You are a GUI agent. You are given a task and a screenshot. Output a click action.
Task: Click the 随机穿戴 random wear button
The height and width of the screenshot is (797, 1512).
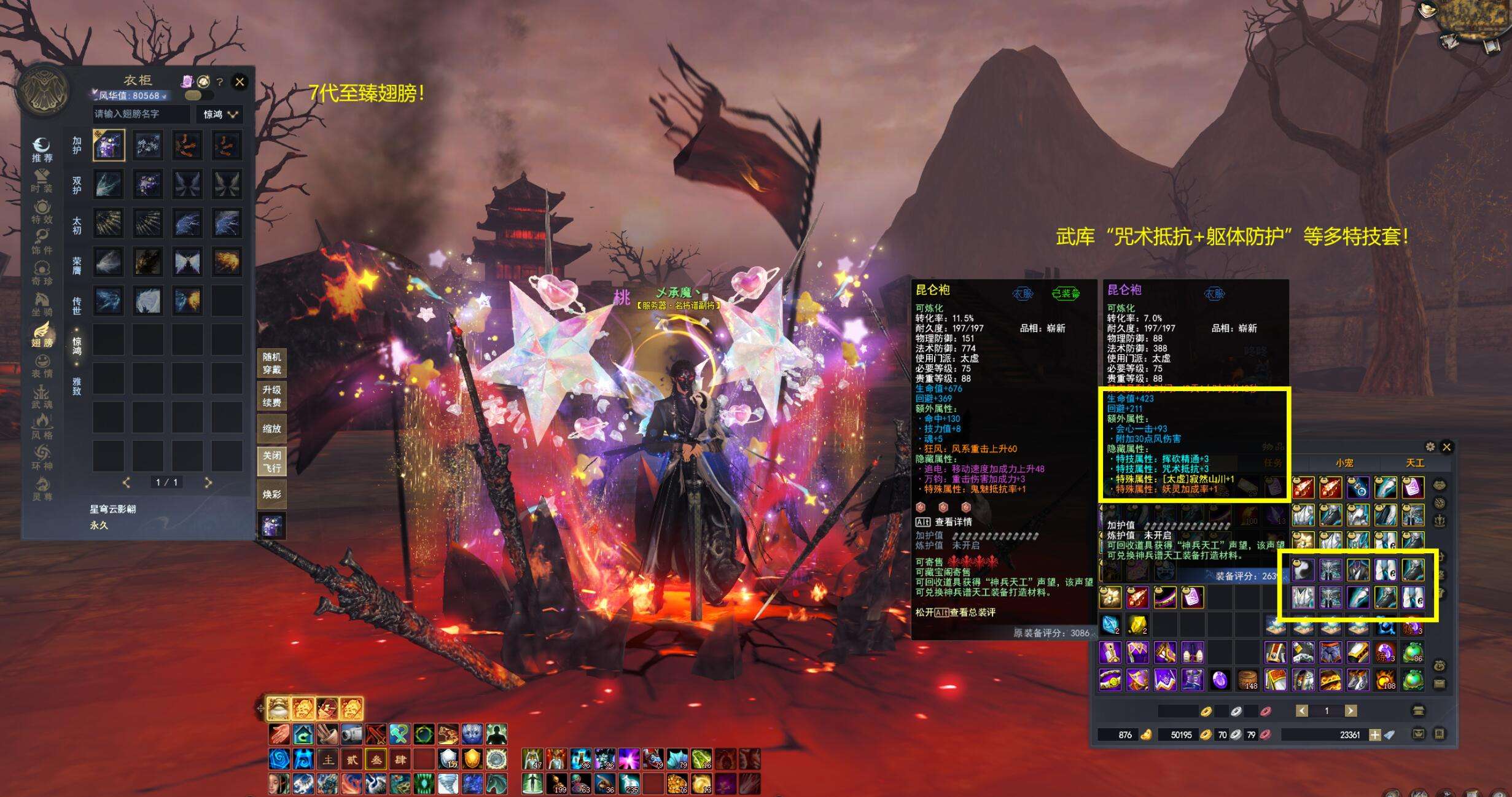271,363
